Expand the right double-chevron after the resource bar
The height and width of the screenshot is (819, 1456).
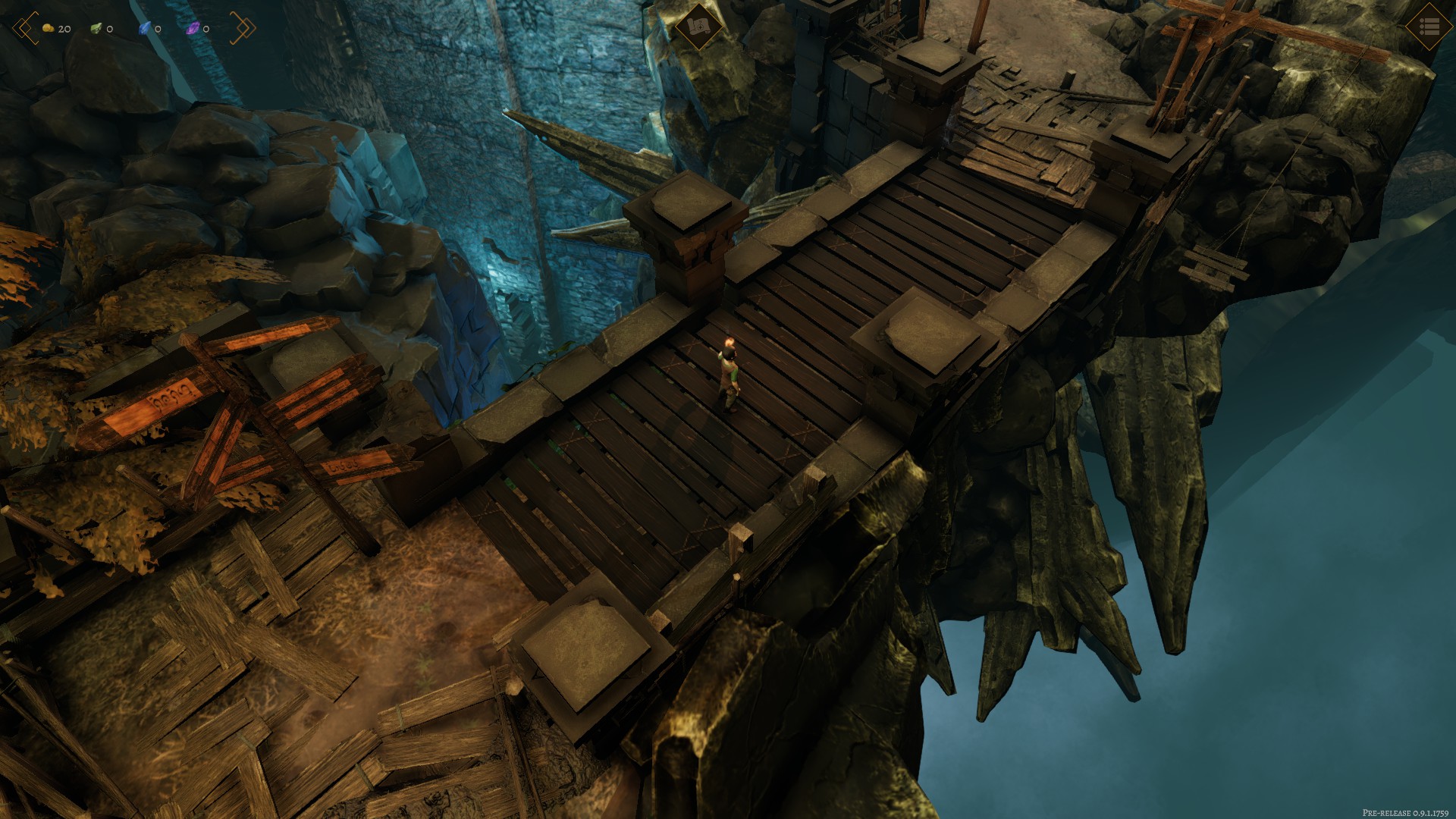coord(243,29)
